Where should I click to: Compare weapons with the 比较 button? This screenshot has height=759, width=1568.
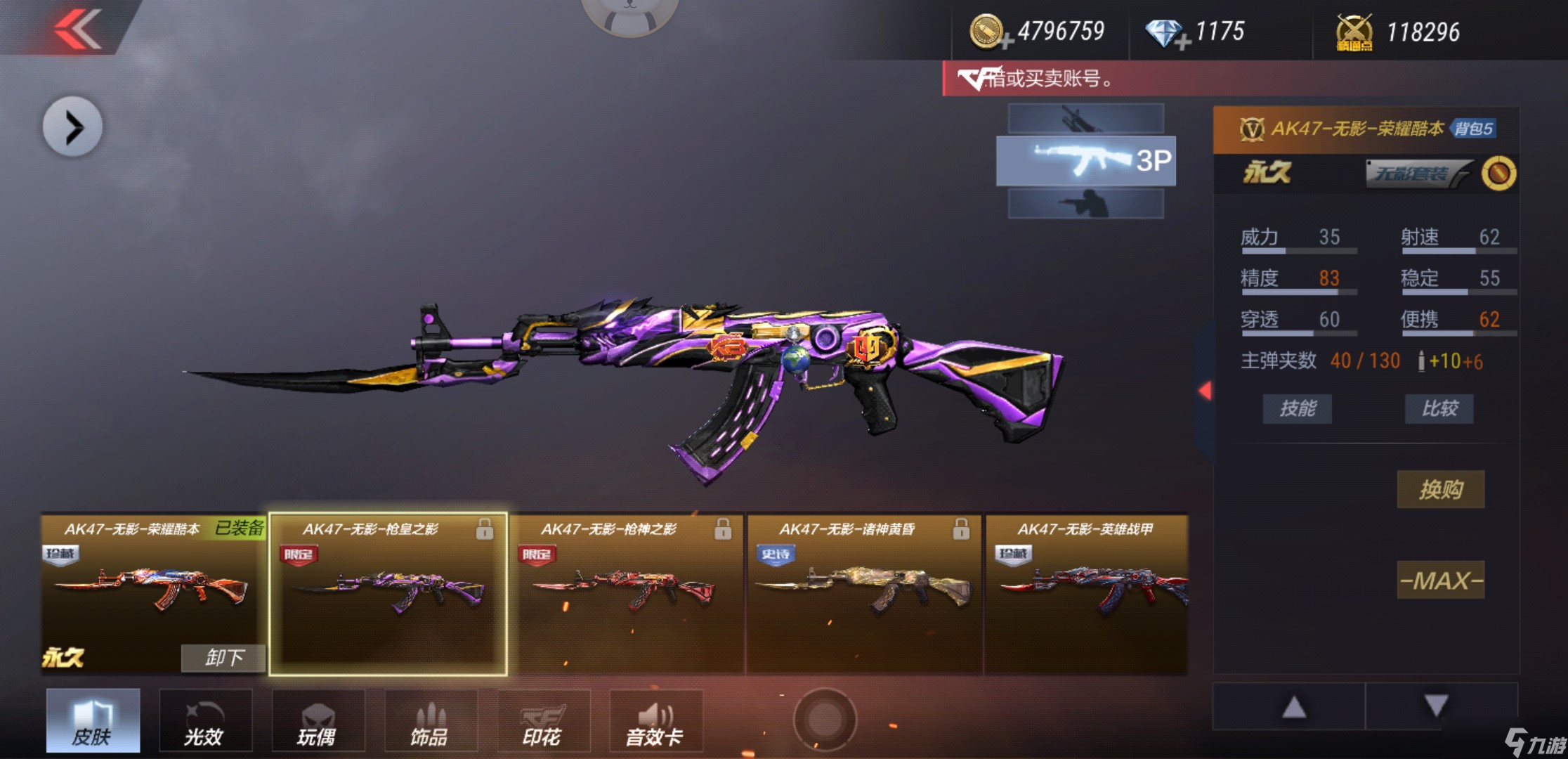1439,408
